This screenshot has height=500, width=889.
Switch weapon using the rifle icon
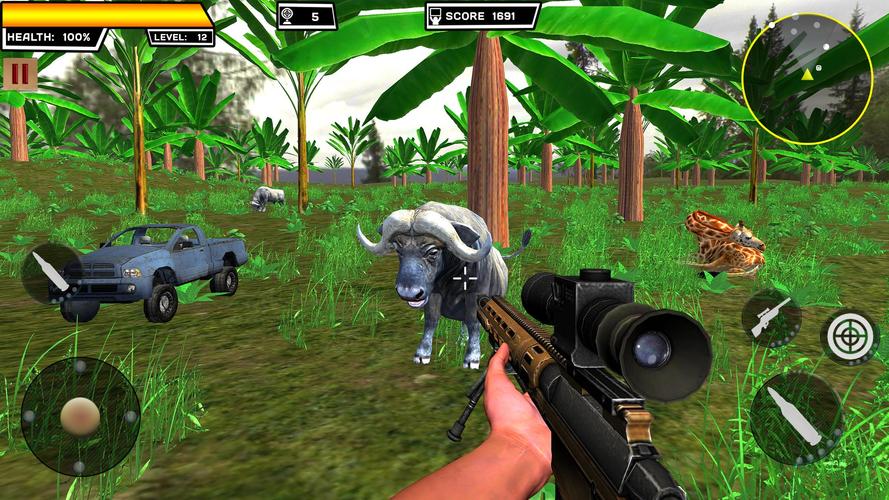771,318
